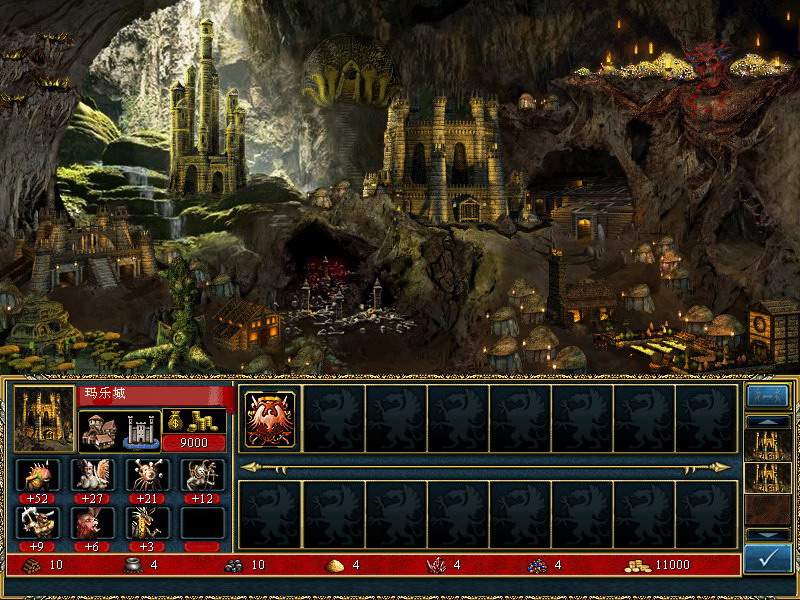Recruit troglodytes with +52 growth
Screen dimensions: 800x600
(x=37, y=476)
